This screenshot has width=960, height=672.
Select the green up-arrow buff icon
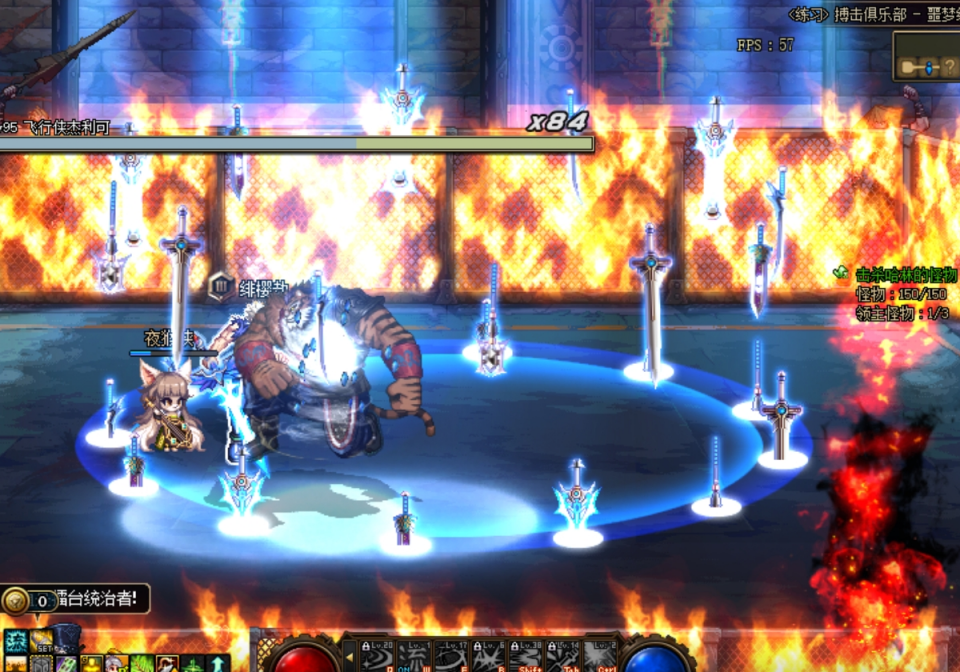(x=218, y=663)
